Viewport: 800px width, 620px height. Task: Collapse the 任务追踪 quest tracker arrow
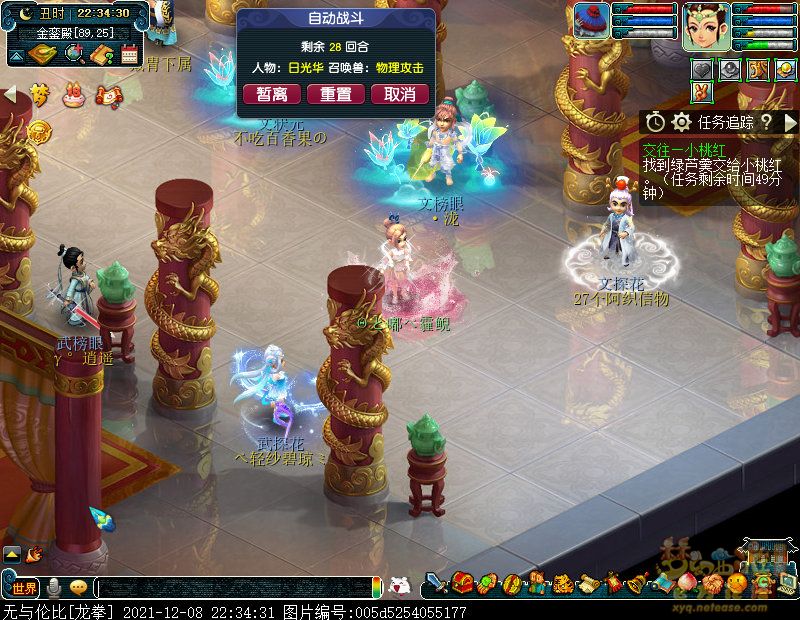[790, 122]
